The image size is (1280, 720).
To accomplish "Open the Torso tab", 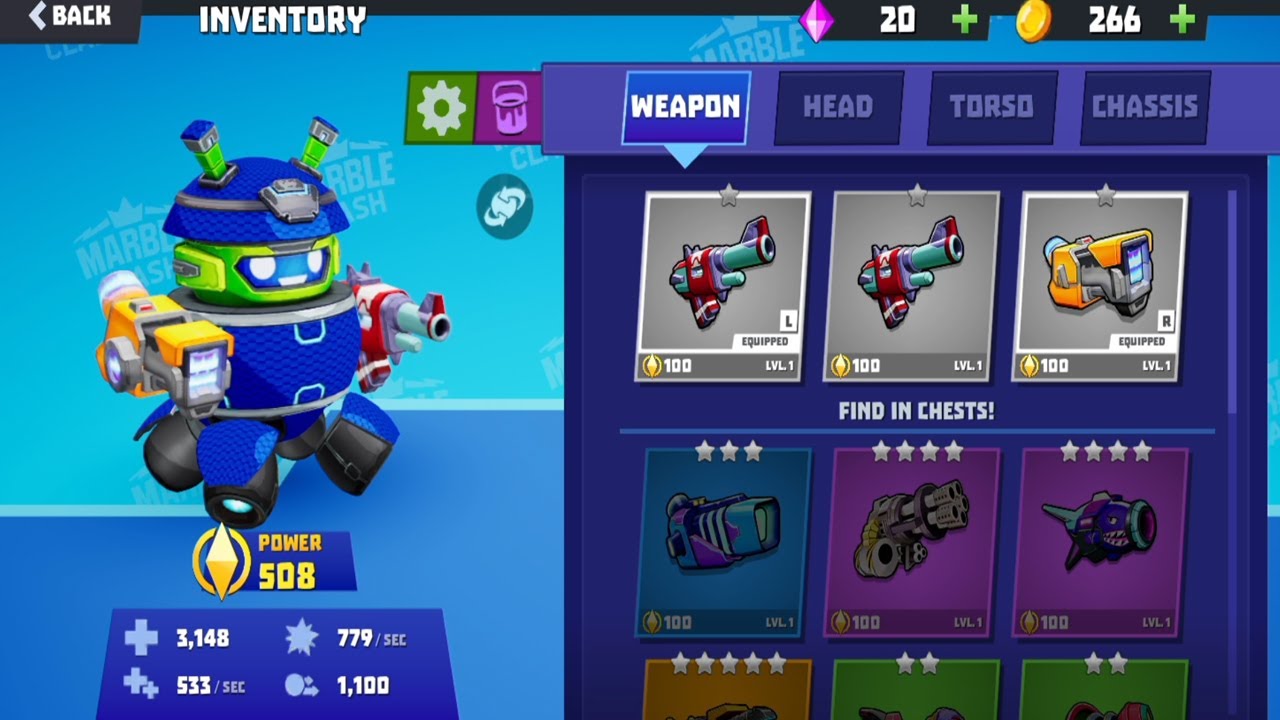I will pyautogui.click(x=991, y=107).
